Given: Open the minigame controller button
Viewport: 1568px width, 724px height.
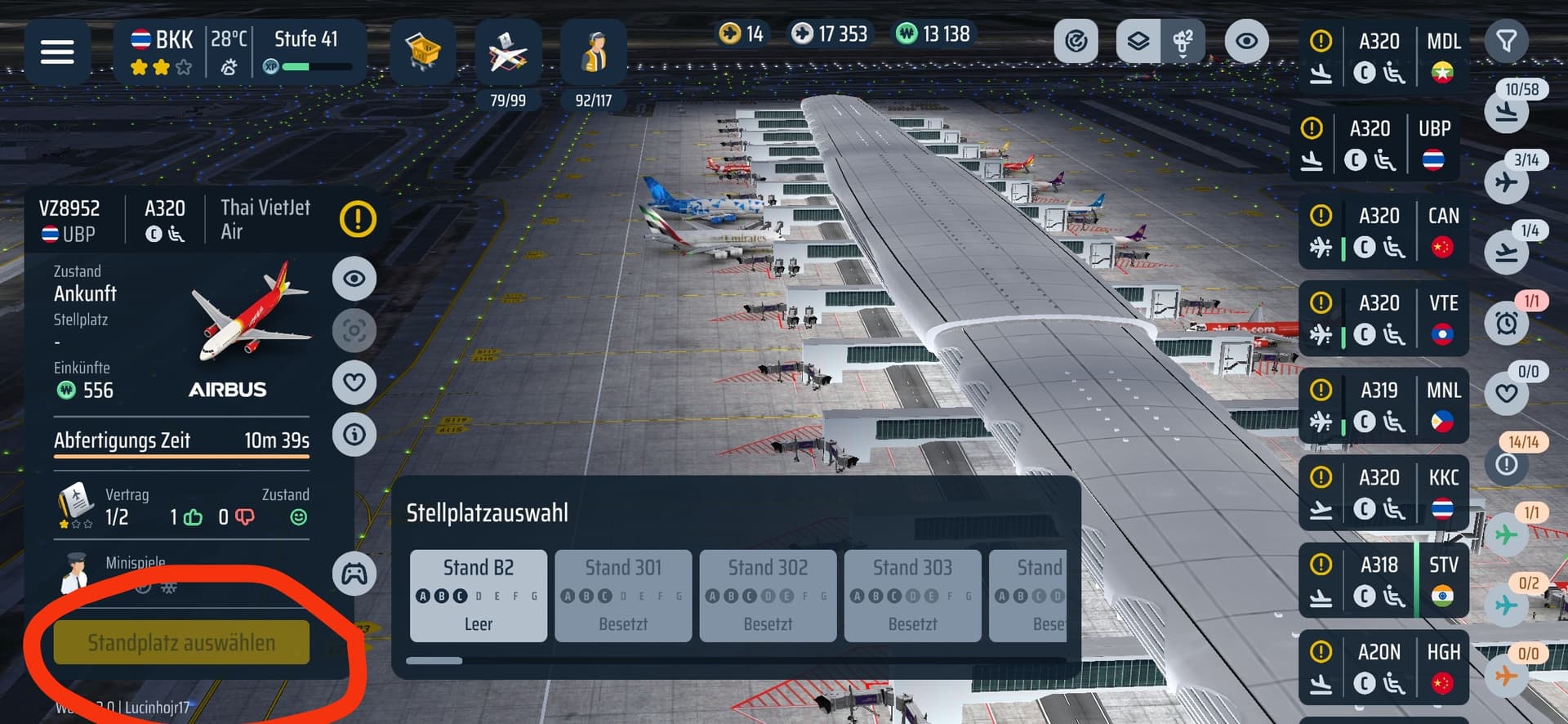Looking at the screenshot, I should pos(354,574).
